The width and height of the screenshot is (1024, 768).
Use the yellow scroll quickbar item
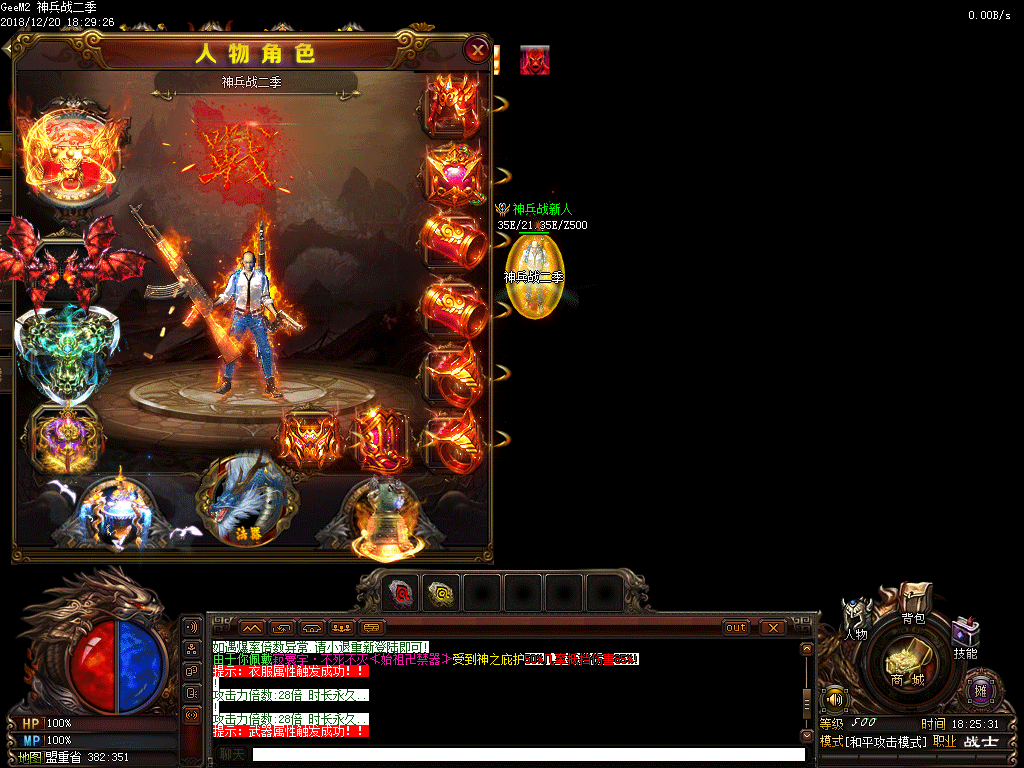(x=441, y=593)
